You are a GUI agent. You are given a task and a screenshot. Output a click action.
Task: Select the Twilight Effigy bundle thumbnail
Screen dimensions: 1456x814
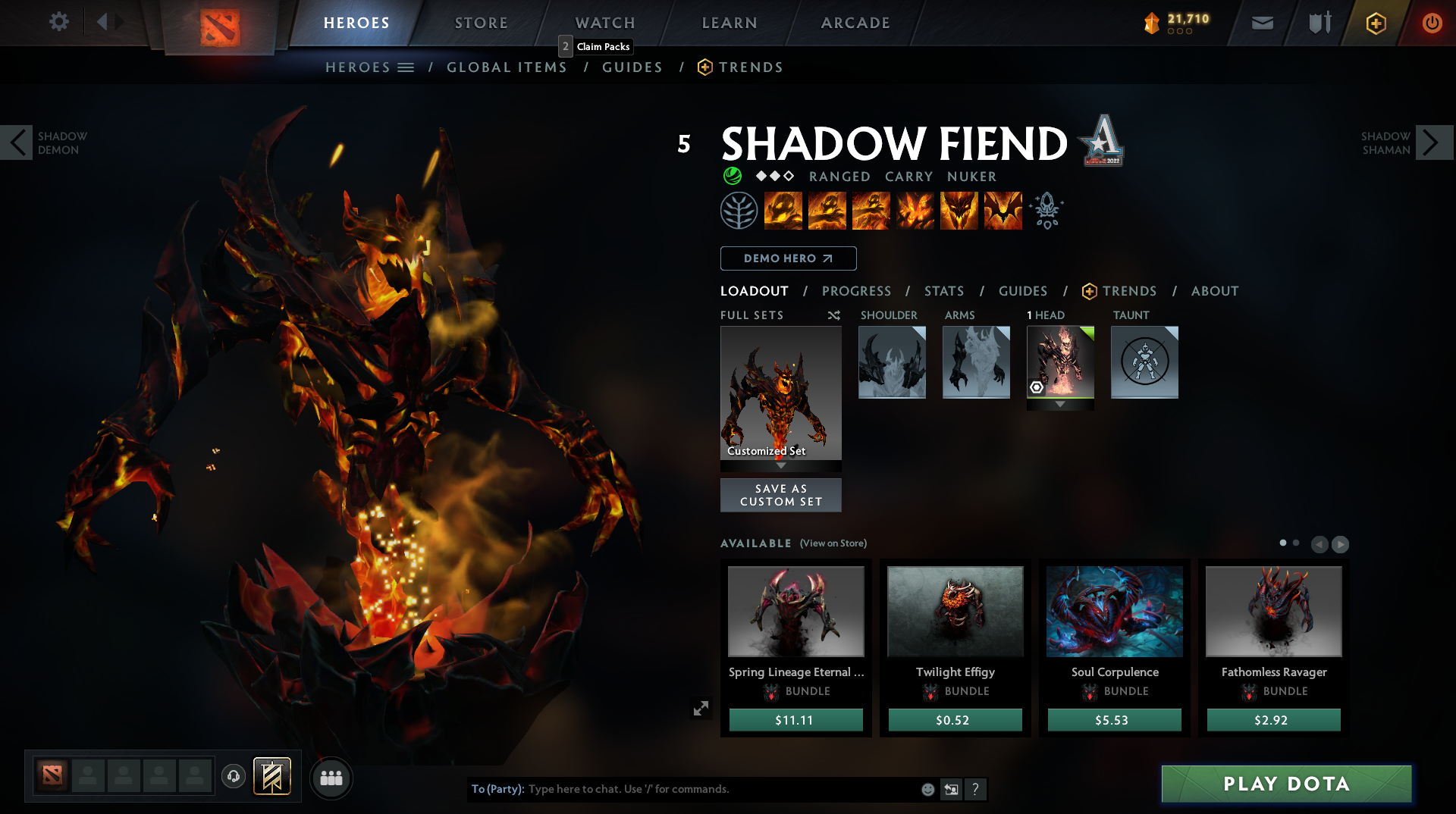click(955, 611)
